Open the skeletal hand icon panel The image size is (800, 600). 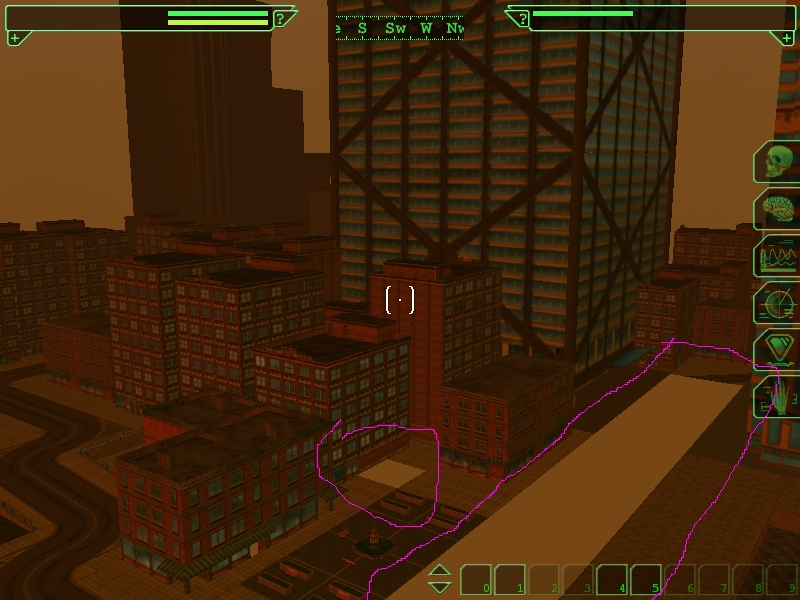(x=778, y=399)
